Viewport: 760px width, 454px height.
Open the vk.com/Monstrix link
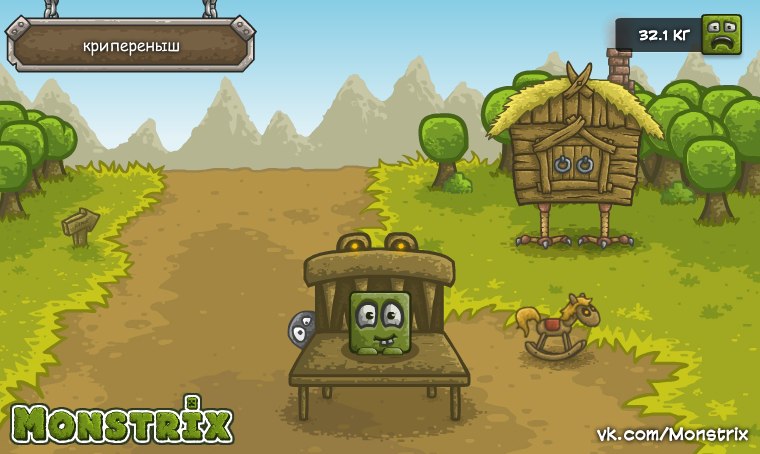pyautogui.click(x=671, y=434)
